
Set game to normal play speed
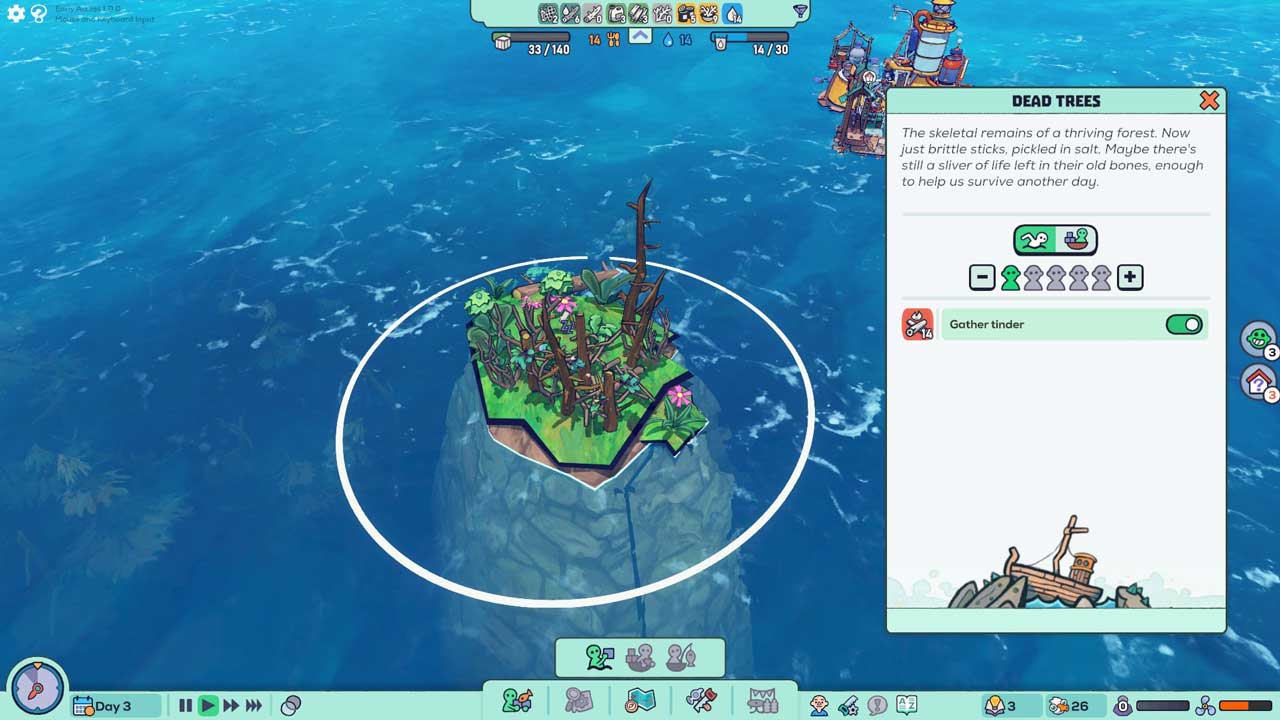[x=208, y=706]
